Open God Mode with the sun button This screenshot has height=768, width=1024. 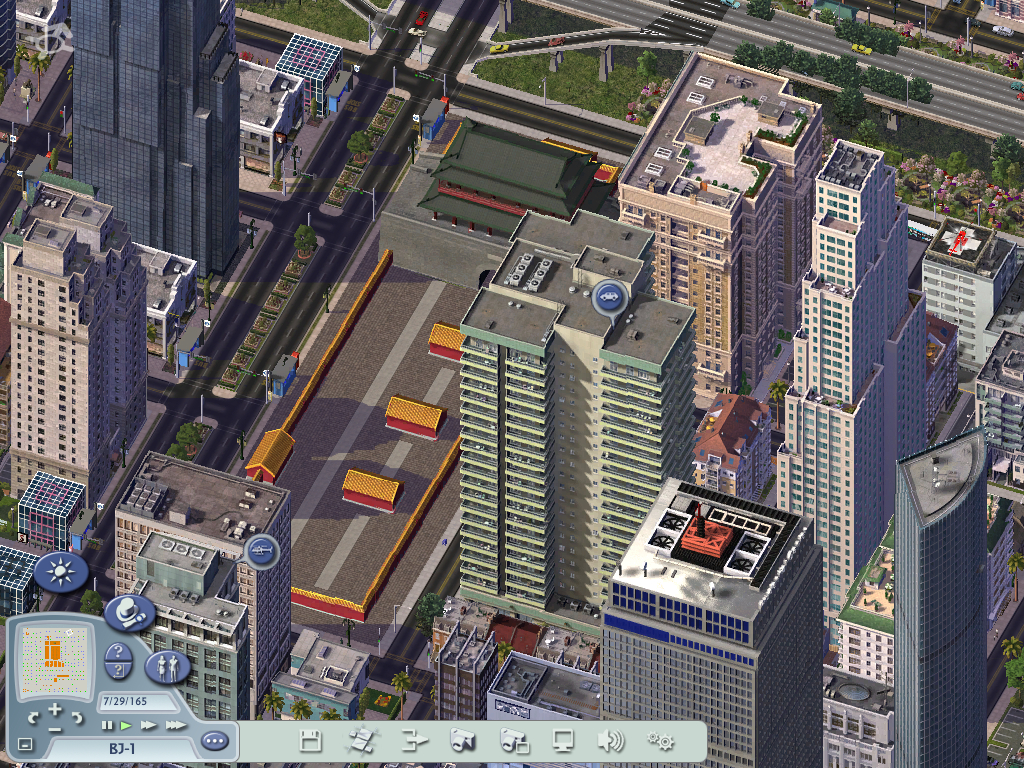point(61,573)
